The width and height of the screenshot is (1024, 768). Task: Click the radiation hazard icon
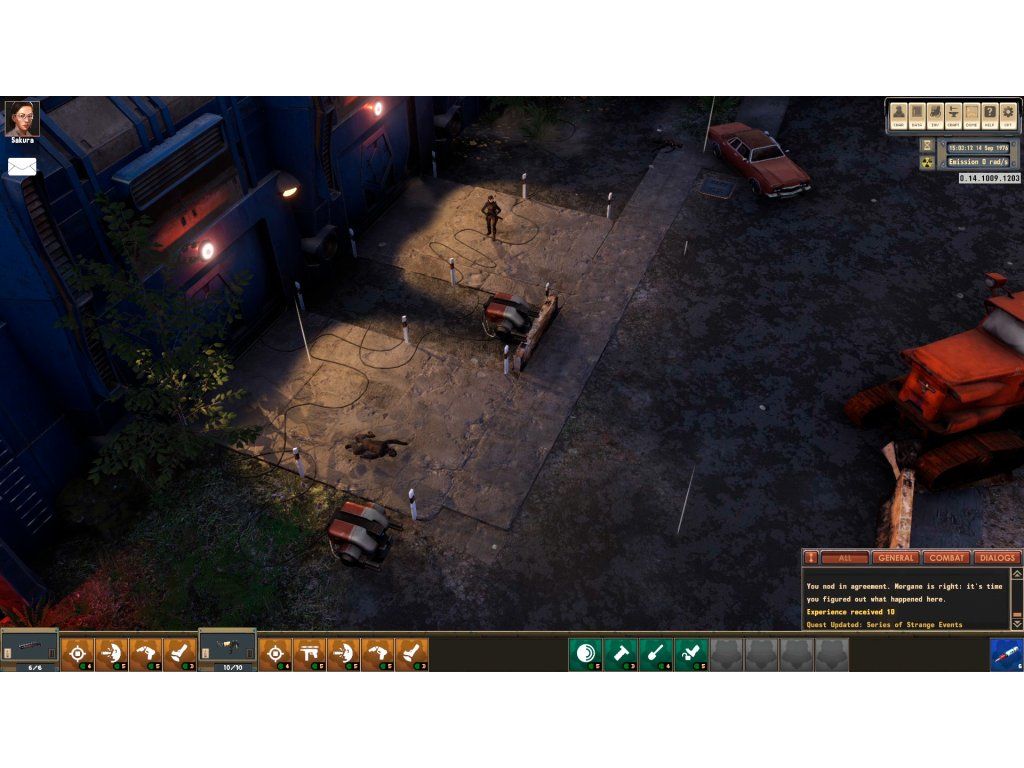927,162
